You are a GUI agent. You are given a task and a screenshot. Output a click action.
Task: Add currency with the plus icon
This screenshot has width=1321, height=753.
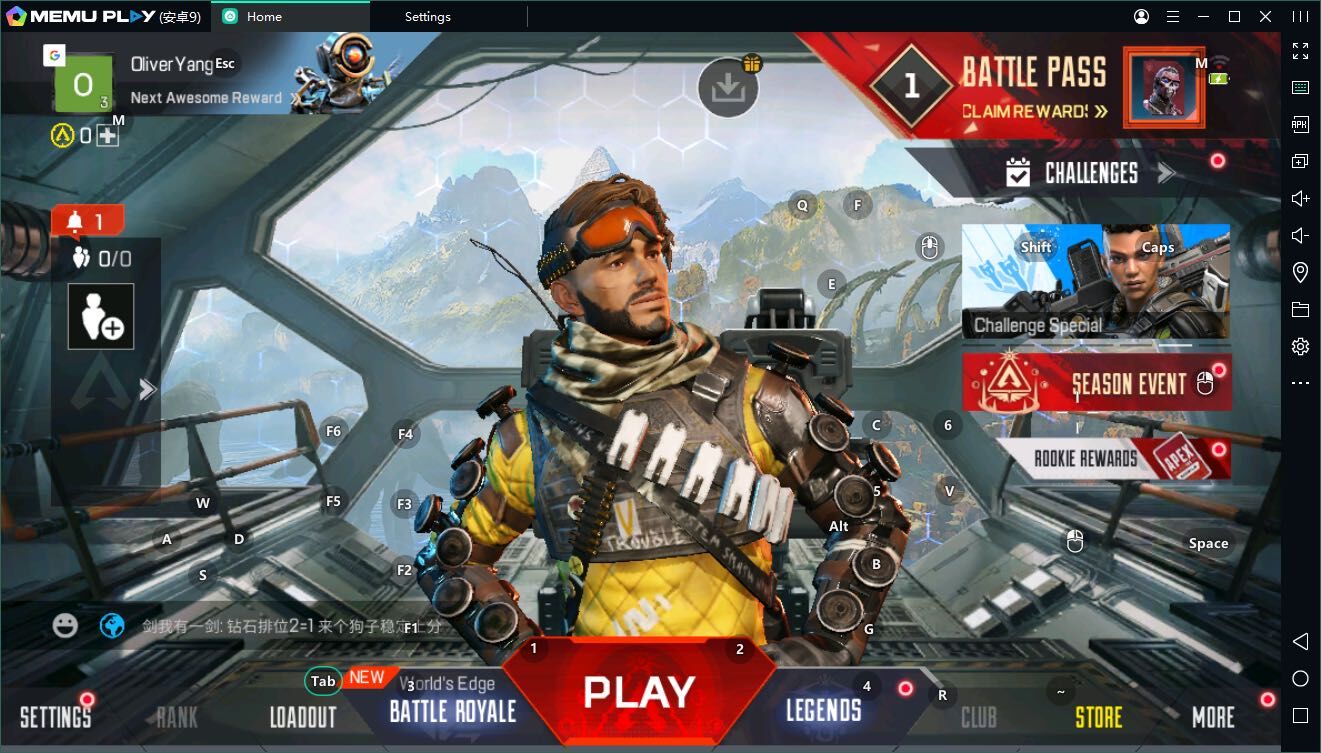(x=107, y=135)
